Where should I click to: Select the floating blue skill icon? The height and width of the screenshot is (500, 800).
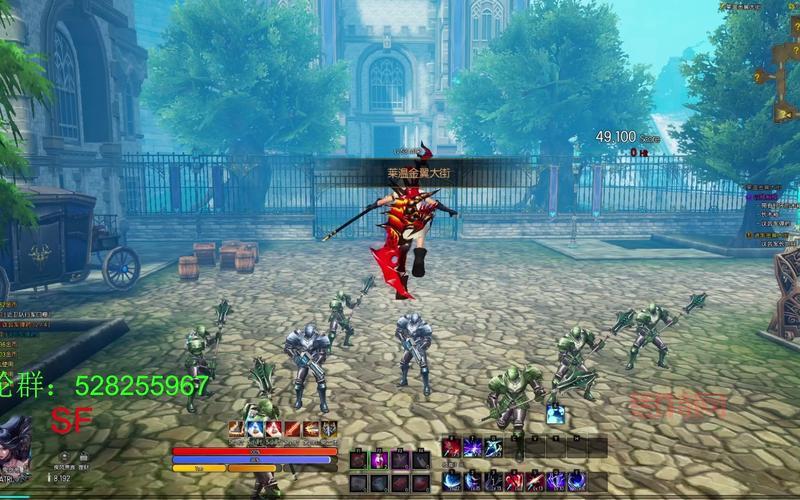pyautogui.click(x=554, y=413)
